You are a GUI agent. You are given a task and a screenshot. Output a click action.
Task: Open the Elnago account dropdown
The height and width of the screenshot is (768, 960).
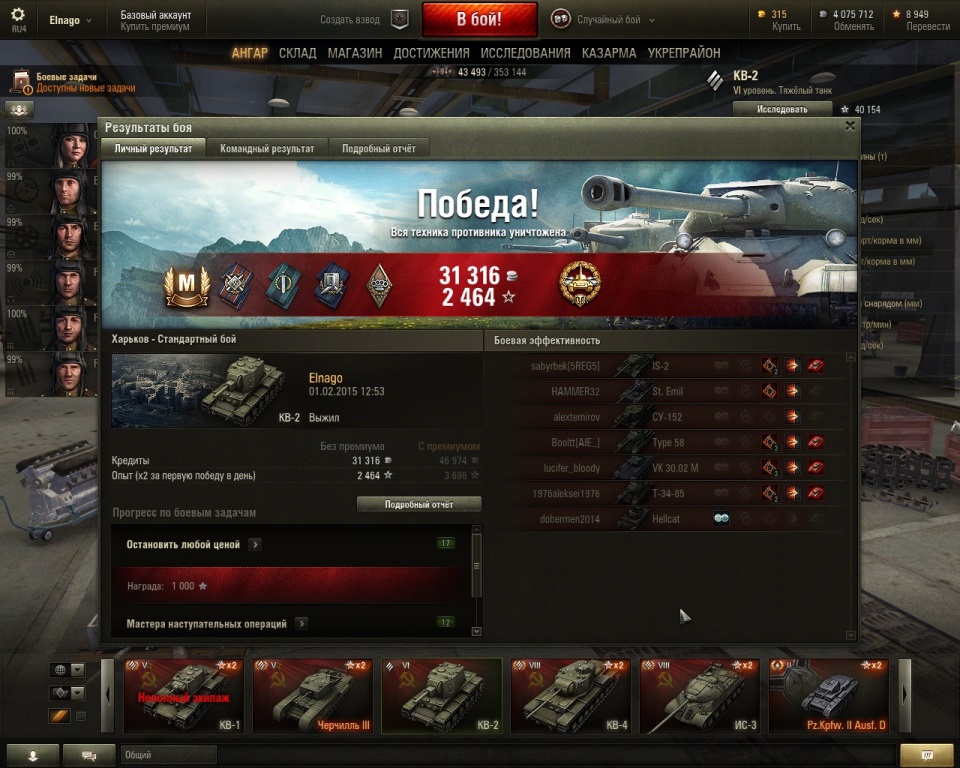pos(70,20)
